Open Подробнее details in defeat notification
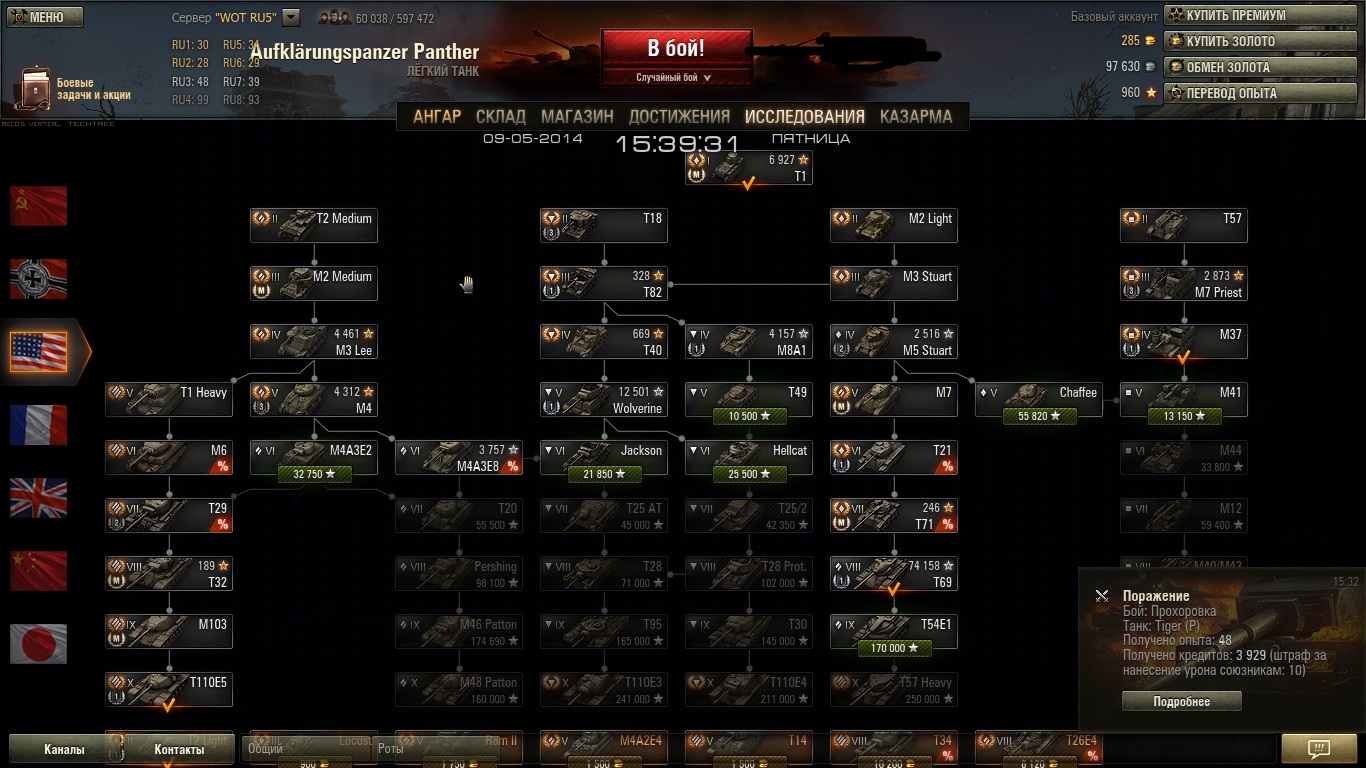 (1181, 702)
